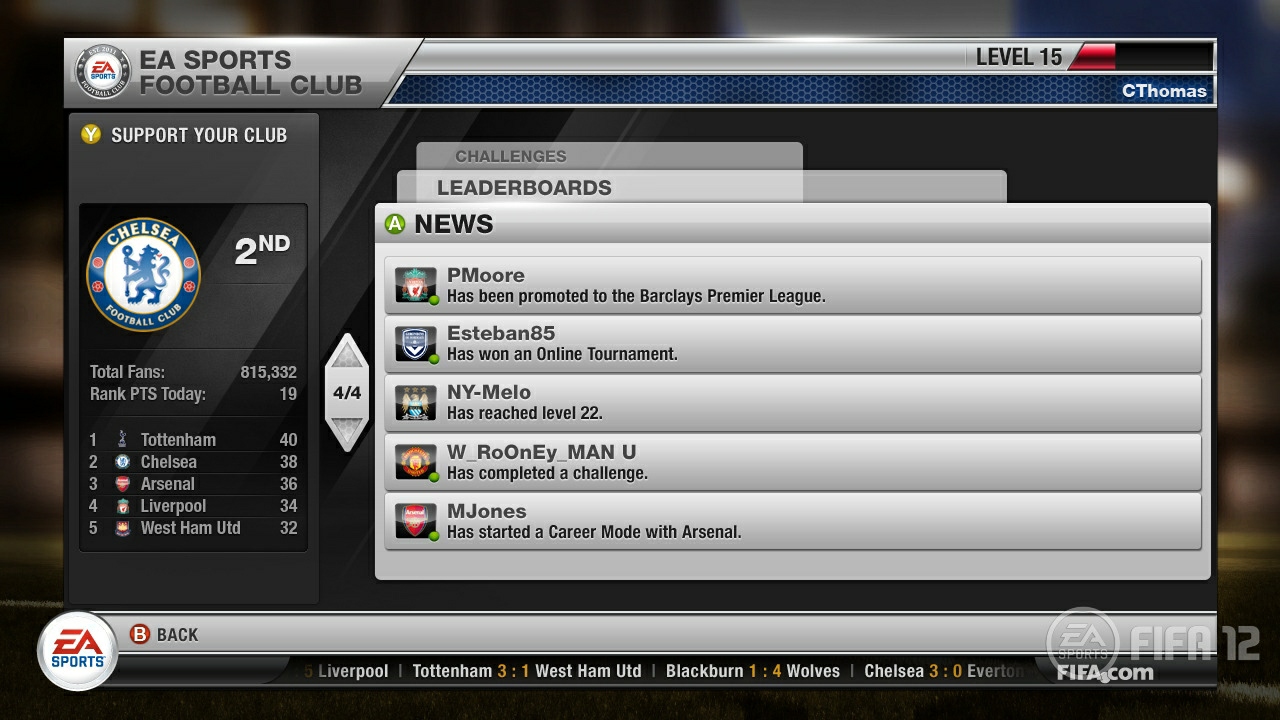Open the Leaderboards tab
The height and width of the screenshot is (720, 1280).
click(524, 188)
